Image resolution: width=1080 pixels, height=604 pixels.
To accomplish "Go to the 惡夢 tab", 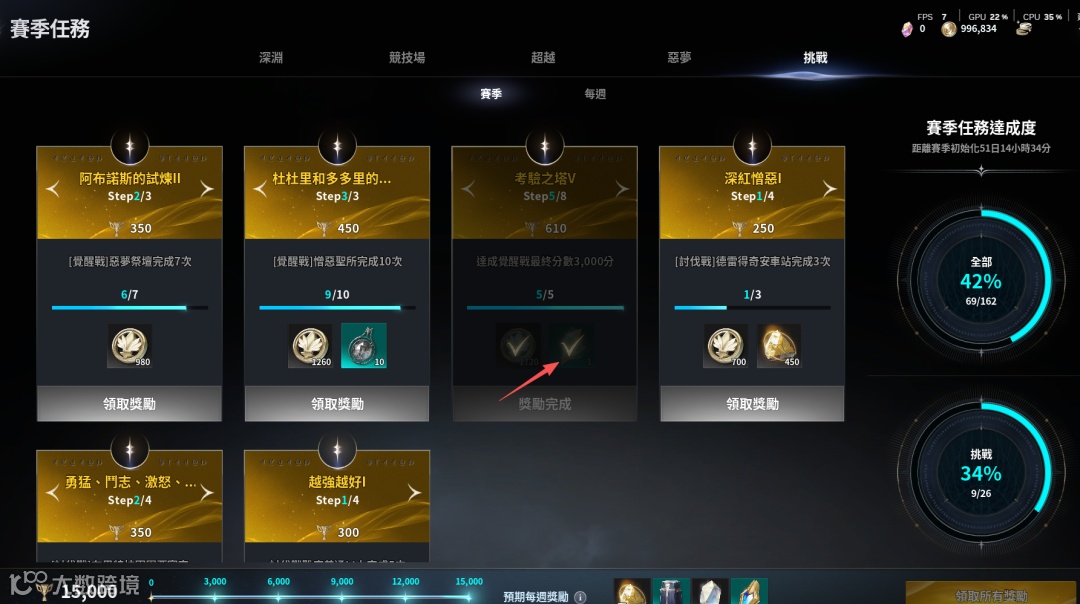I will coord(679,58).
